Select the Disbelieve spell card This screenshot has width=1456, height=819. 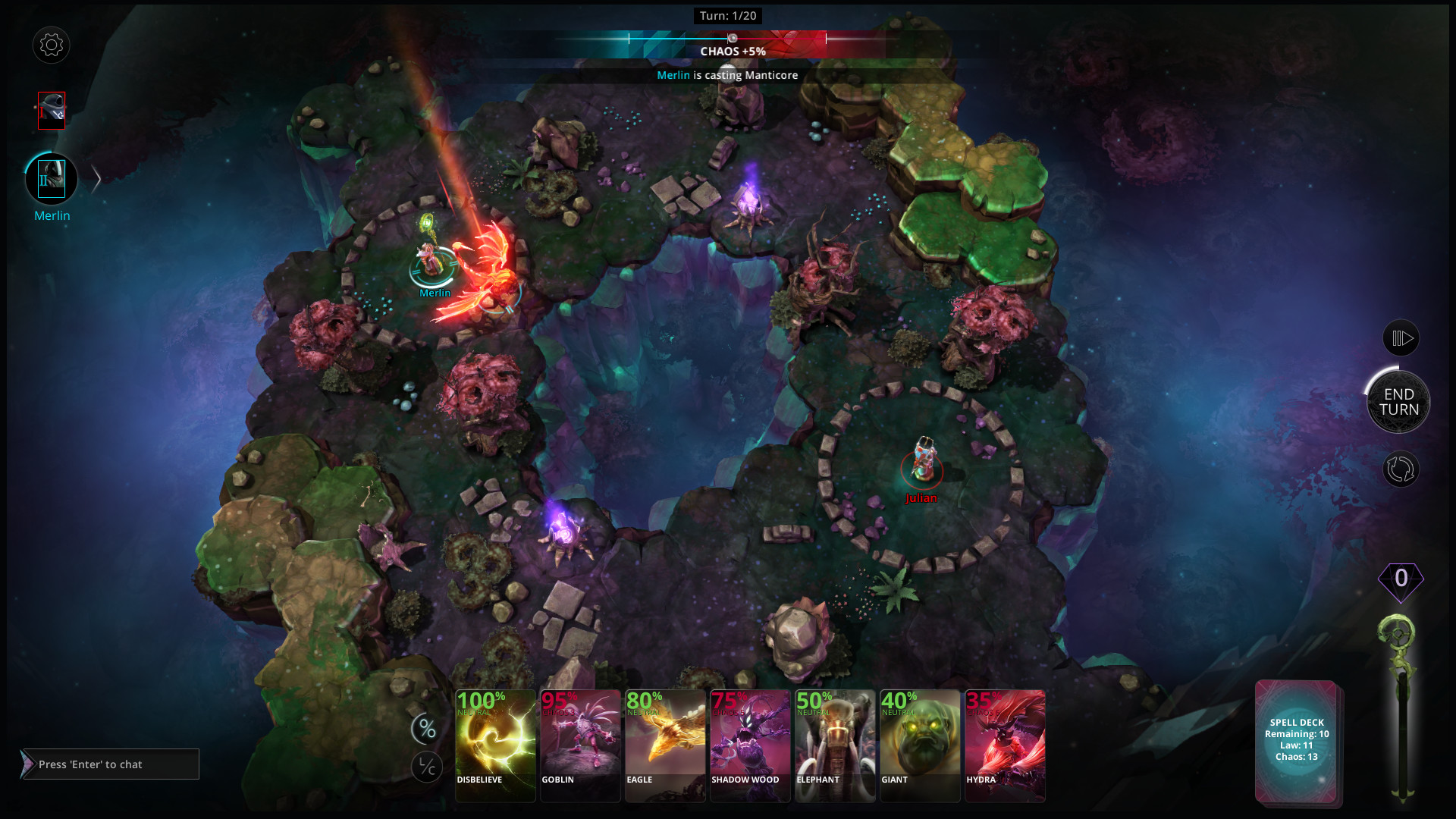point(495,745)
